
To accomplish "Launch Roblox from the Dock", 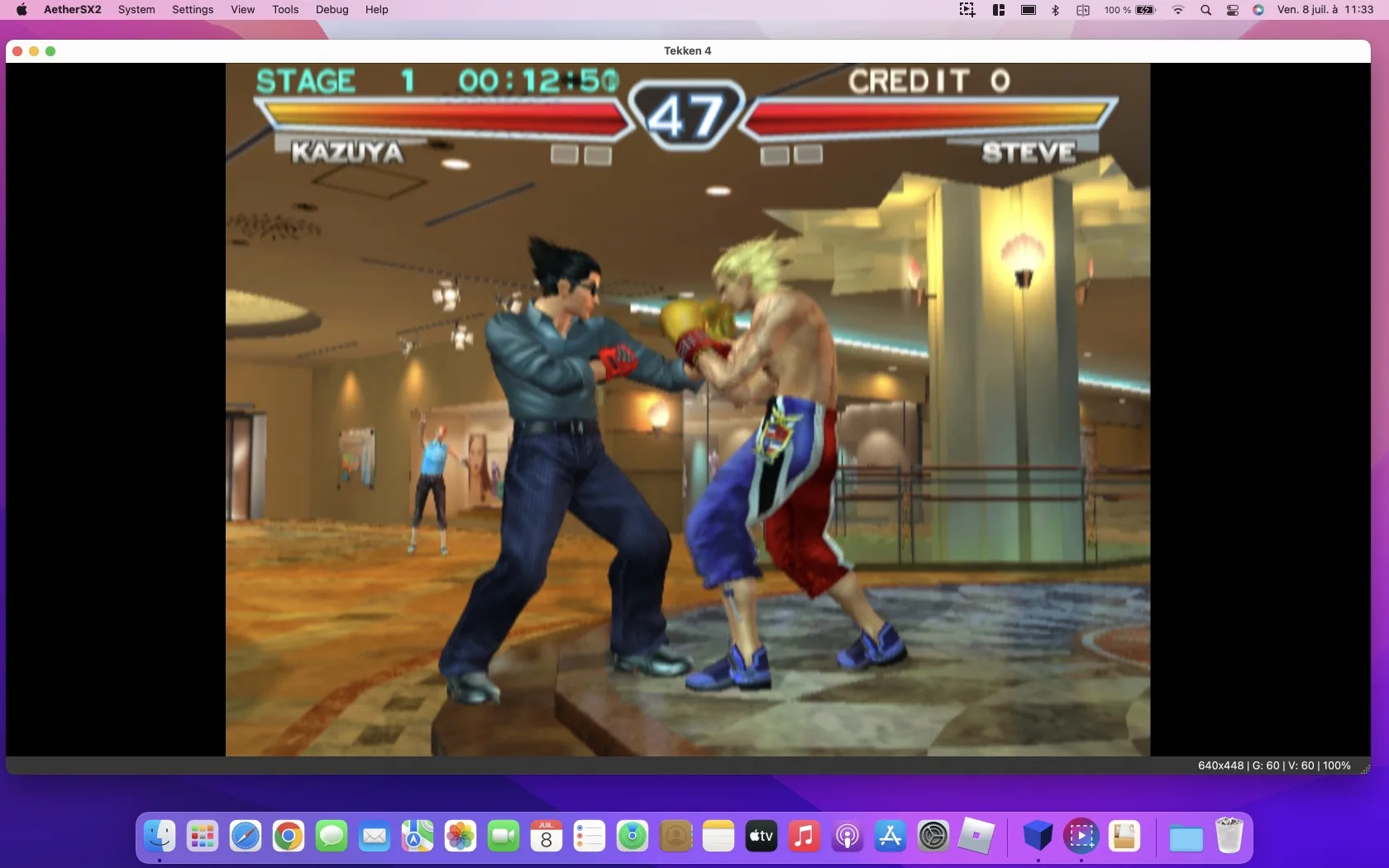I will [977, 837].
